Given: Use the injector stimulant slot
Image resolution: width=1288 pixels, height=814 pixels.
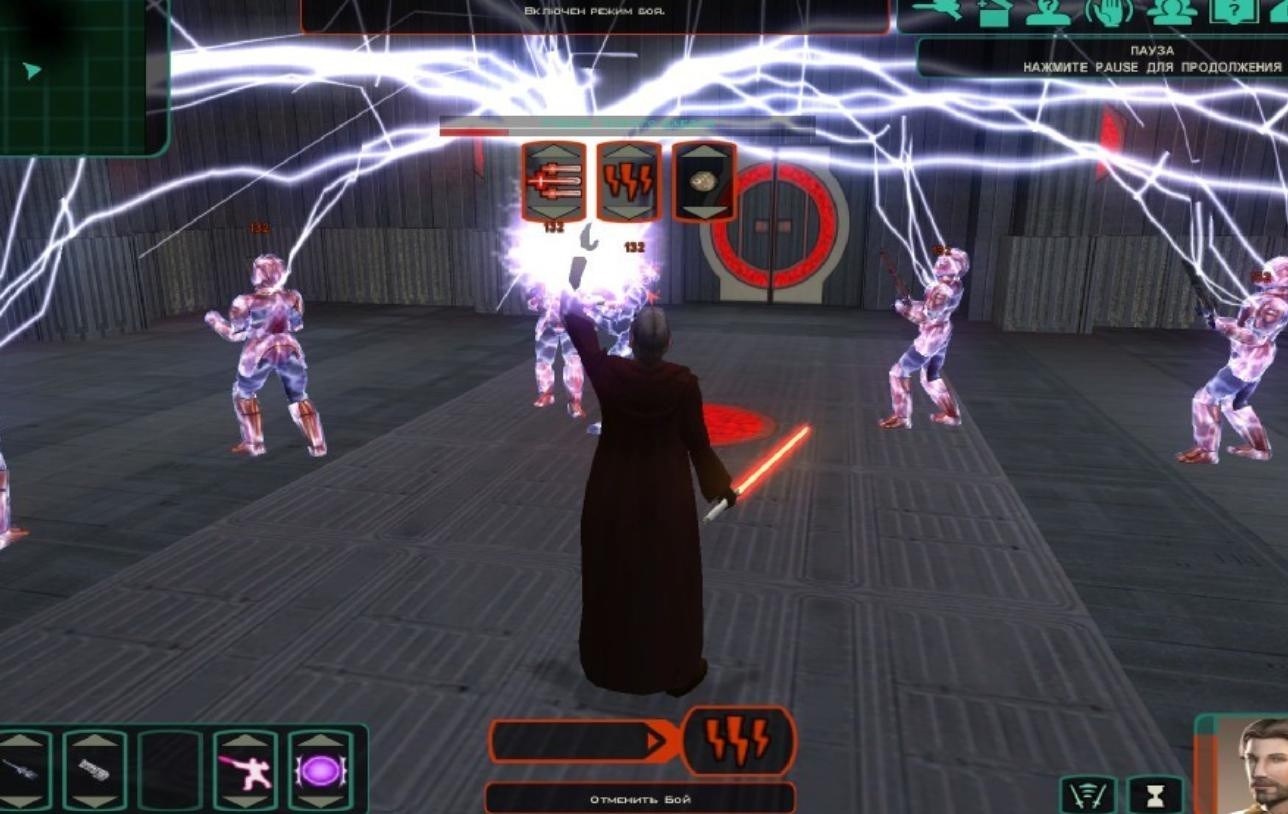Looking at the screenshot, I should click(x=22, y=771).
